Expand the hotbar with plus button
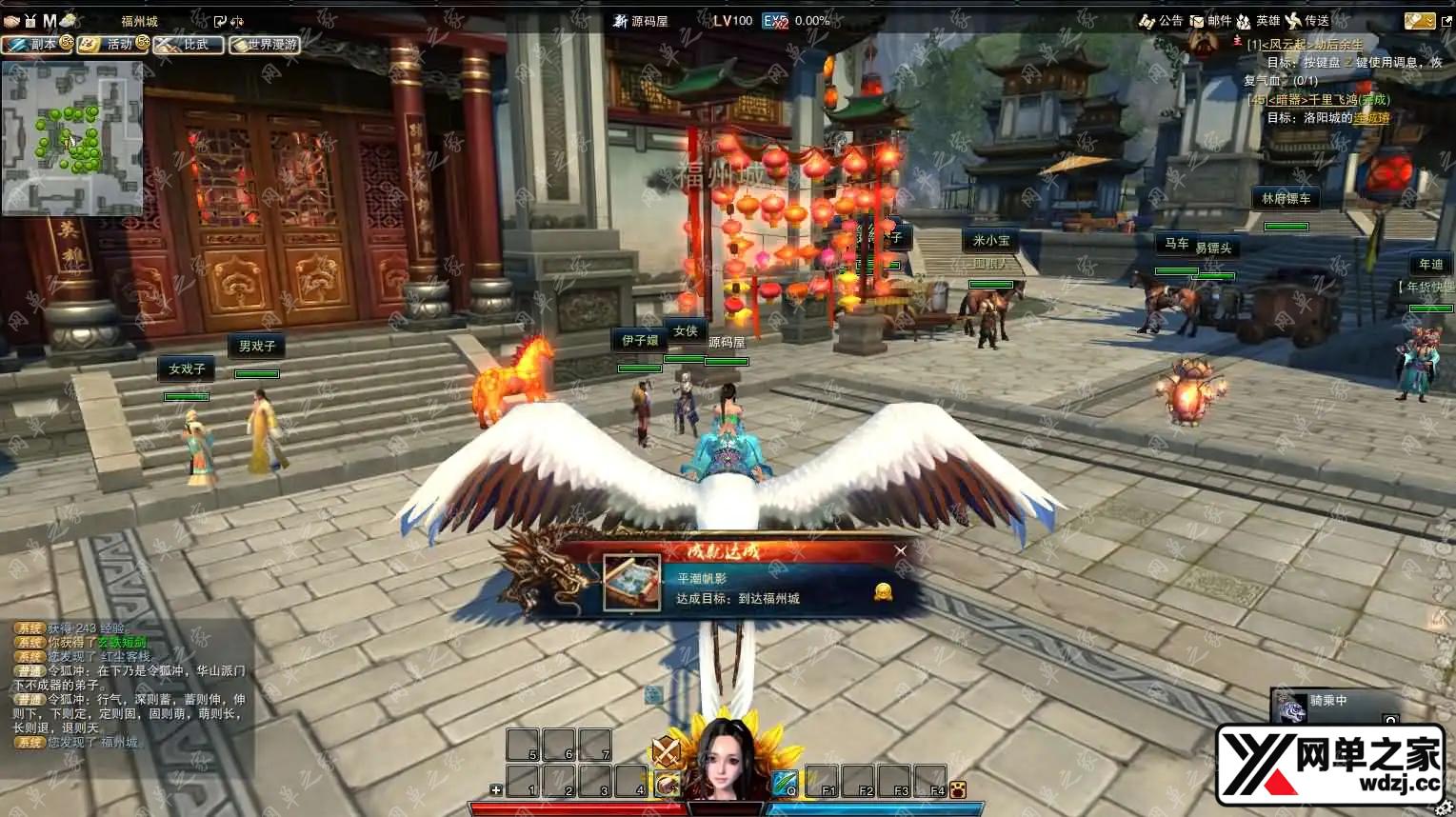Screen dimensions: 1456x817 pos(496,789)
